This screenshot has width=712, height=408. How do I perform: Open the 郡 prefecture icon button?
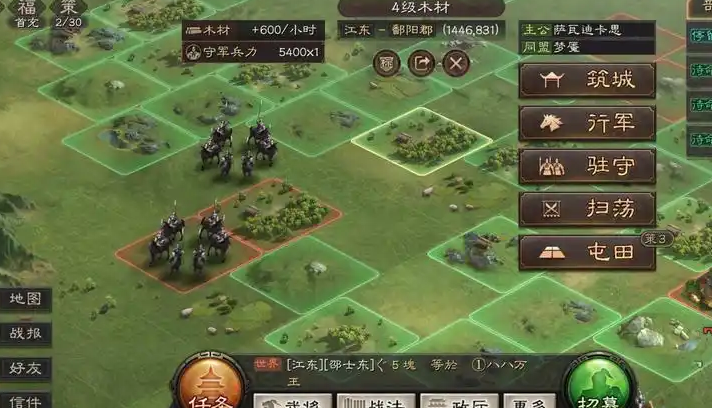click(x=387, y=63)
